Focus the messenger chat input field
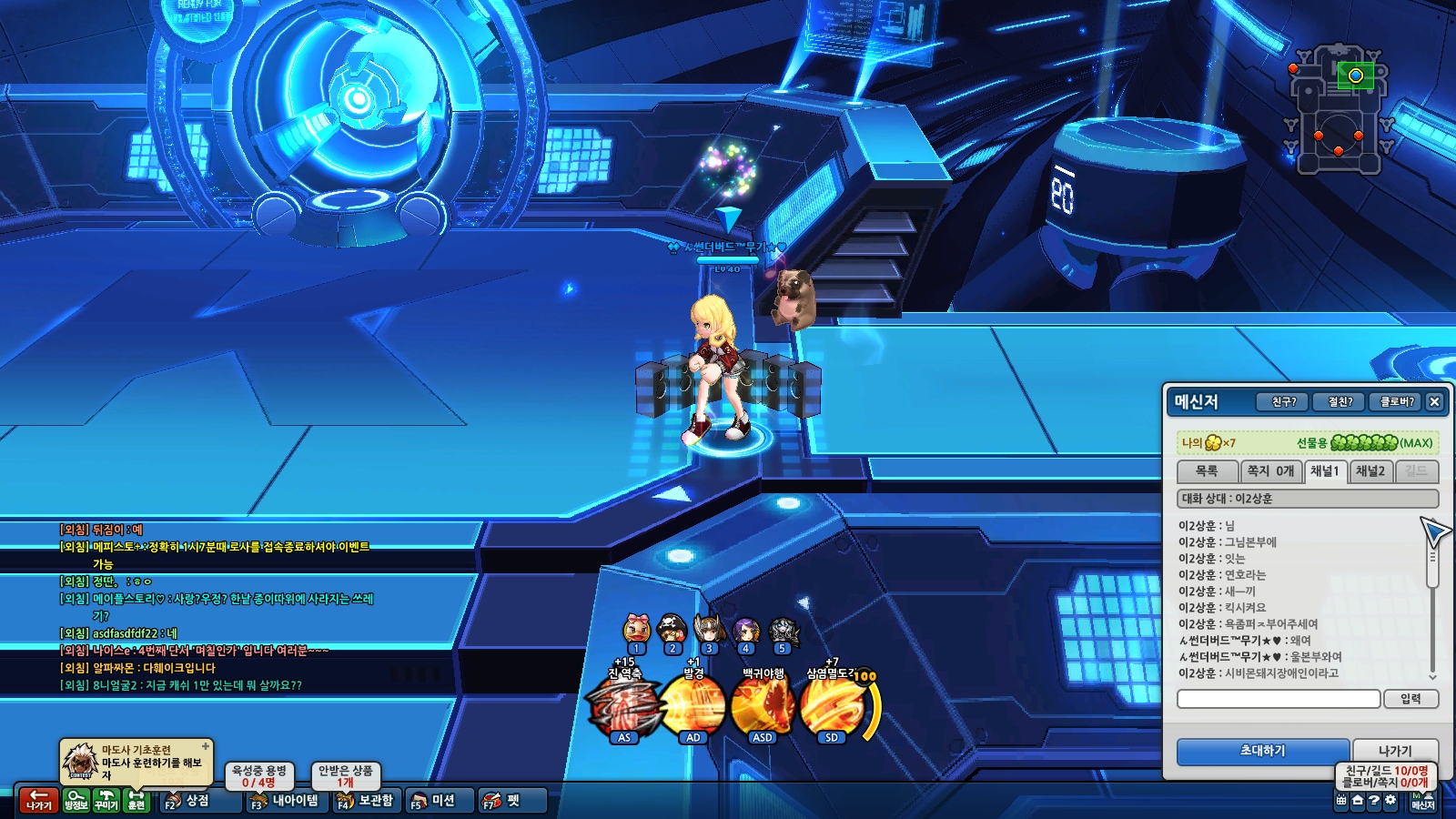The height and width of the screenshot is (819, 1456). click(x=1279, y=699)
